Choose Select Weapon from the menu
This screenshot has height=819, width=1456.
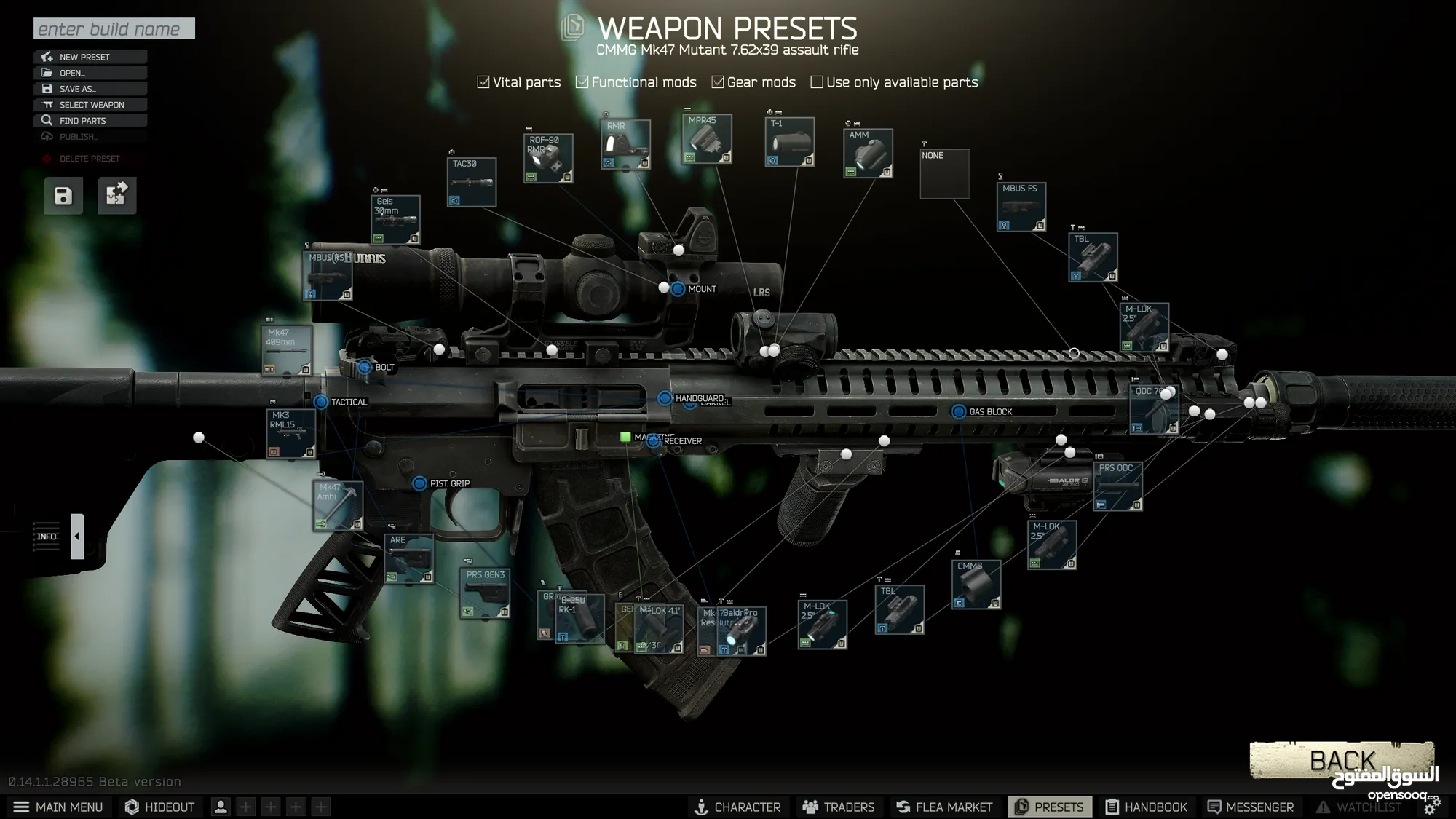tap(90, 105)
